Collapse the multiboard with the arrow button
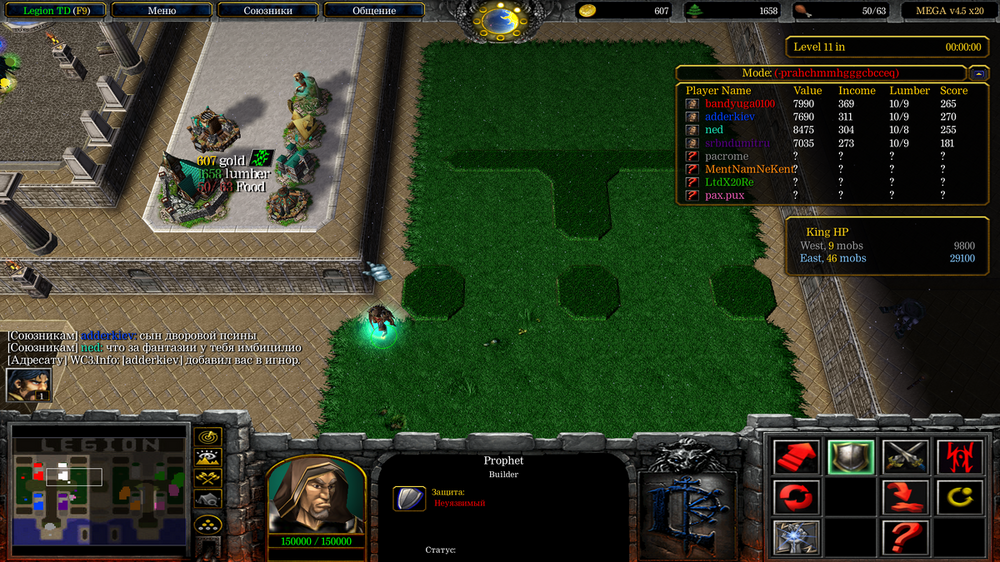1000x562 pixels. tap(977, 73)
